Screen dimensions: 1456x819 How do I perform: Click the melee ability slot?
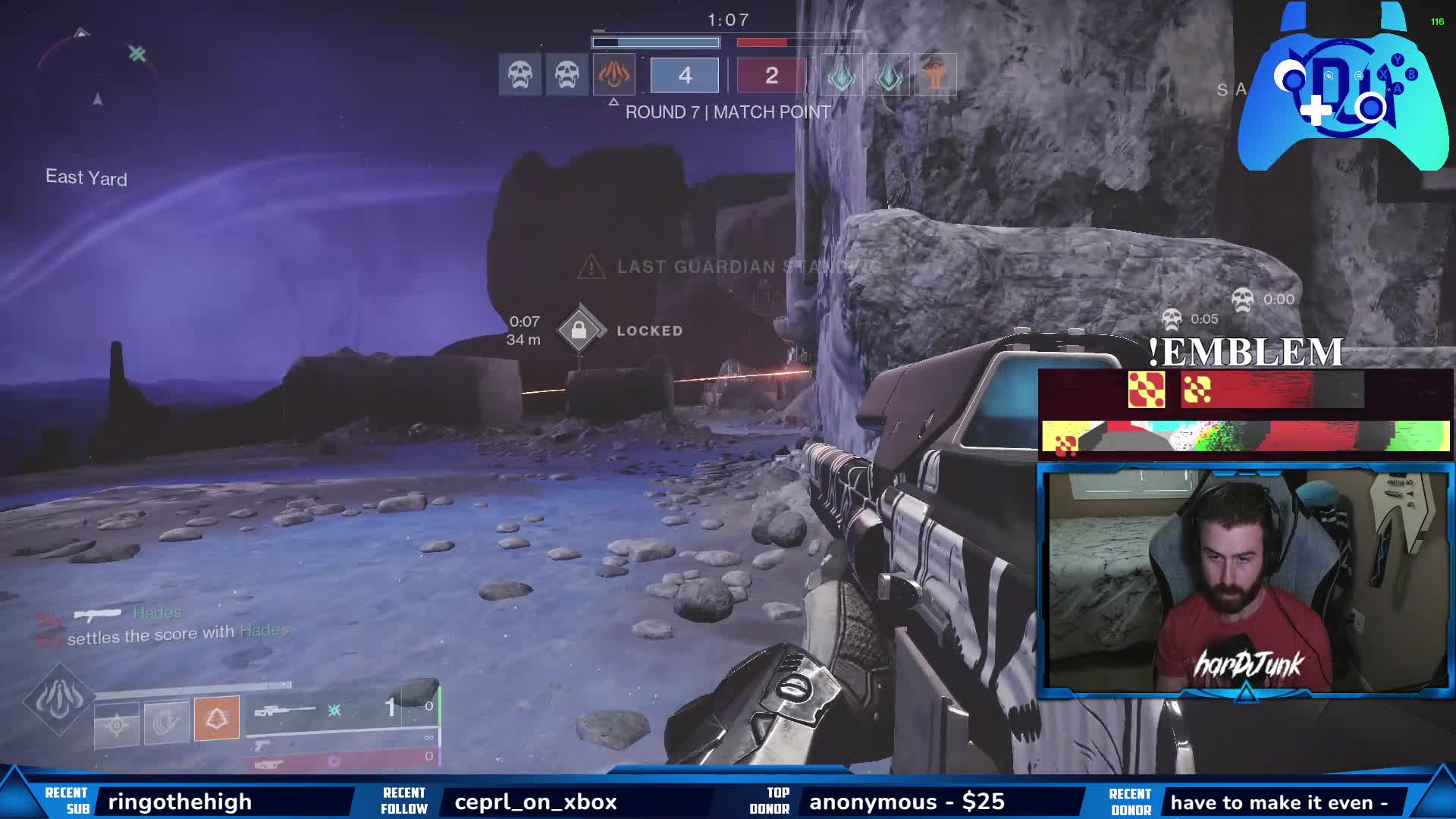[x=167, y=722]
